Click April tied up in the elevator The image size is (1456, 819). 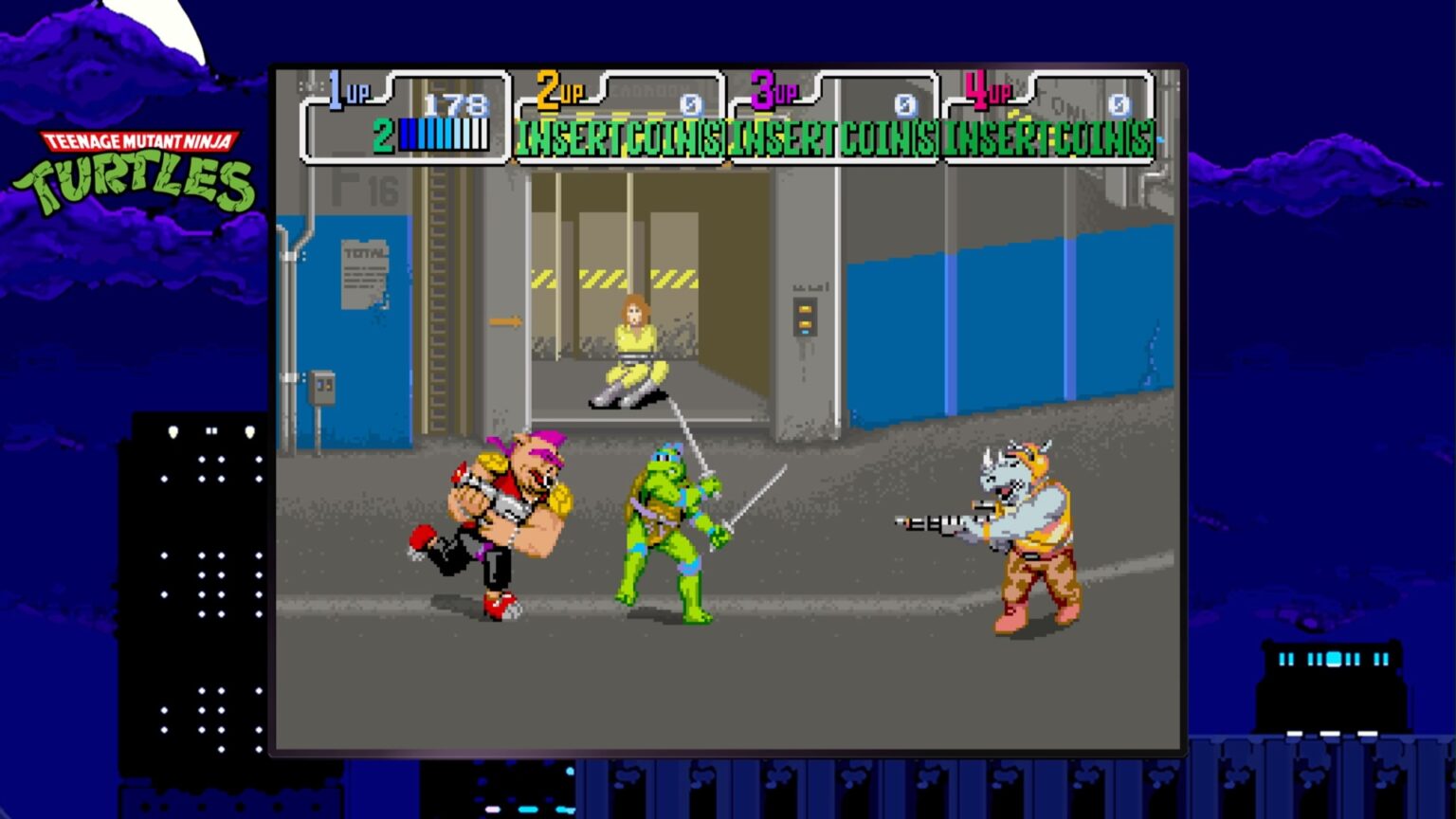[x=635, y=351]
